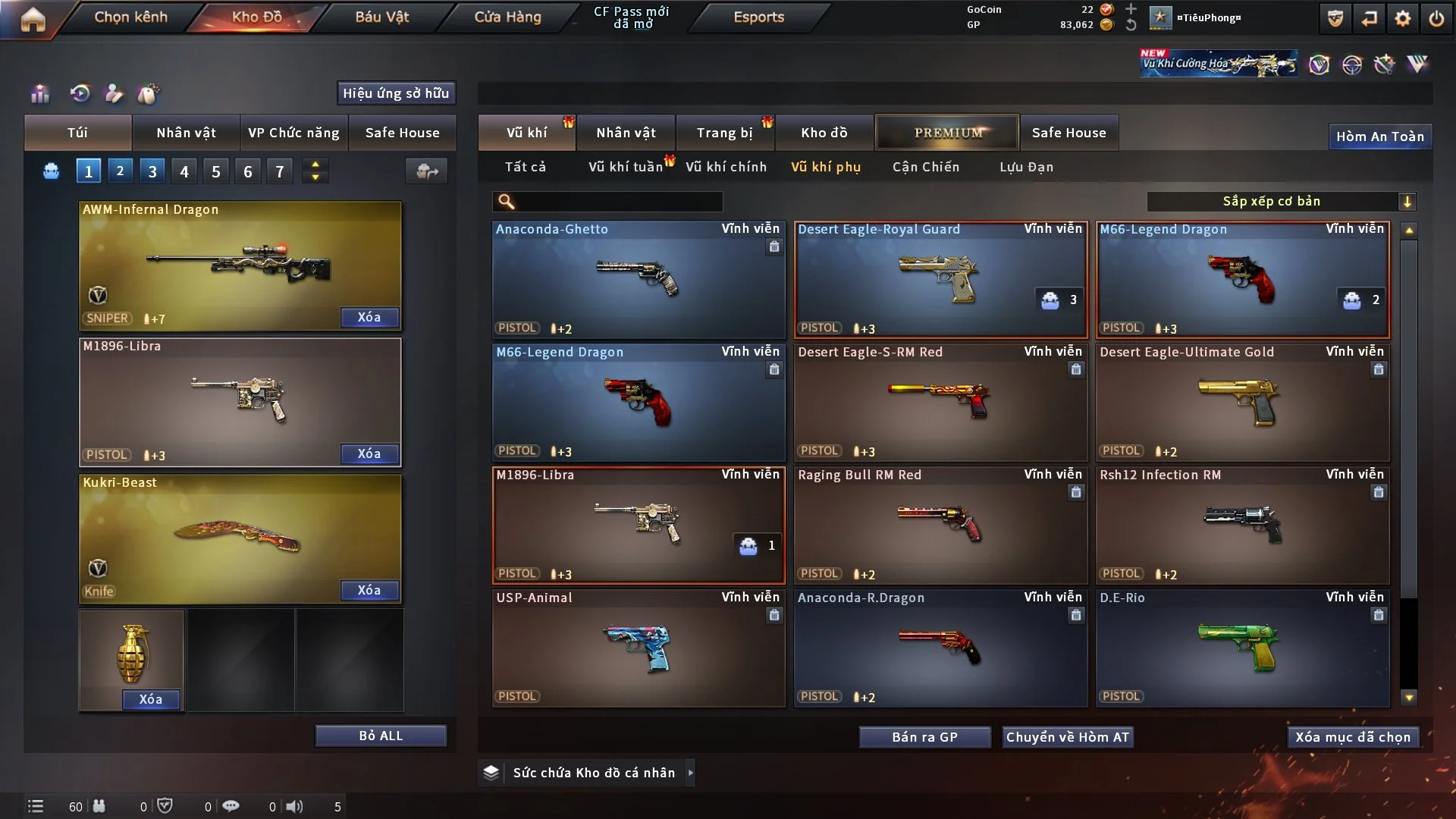The image size is (1456, 819).
Task: Switch to the PREMIUM tab
Action: point(947,132)
